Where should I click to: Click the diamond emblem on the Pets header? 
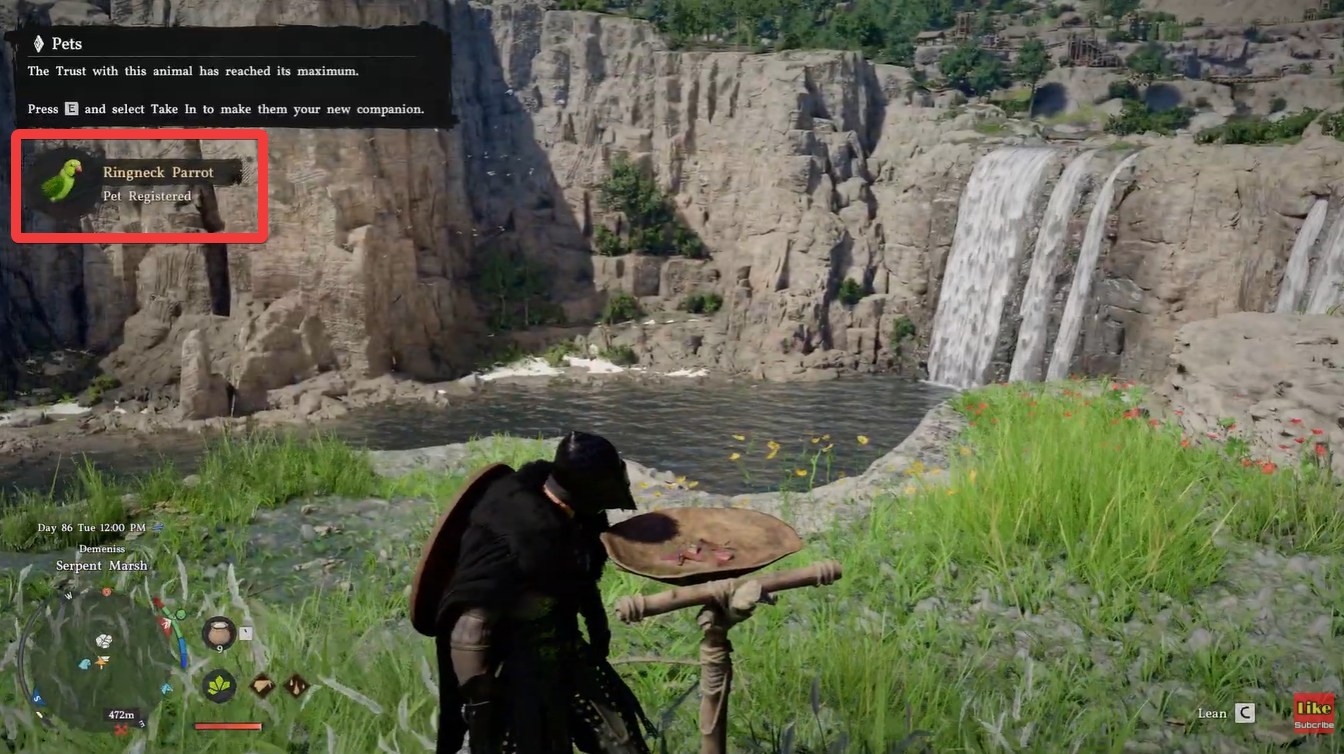click(39, 43)
